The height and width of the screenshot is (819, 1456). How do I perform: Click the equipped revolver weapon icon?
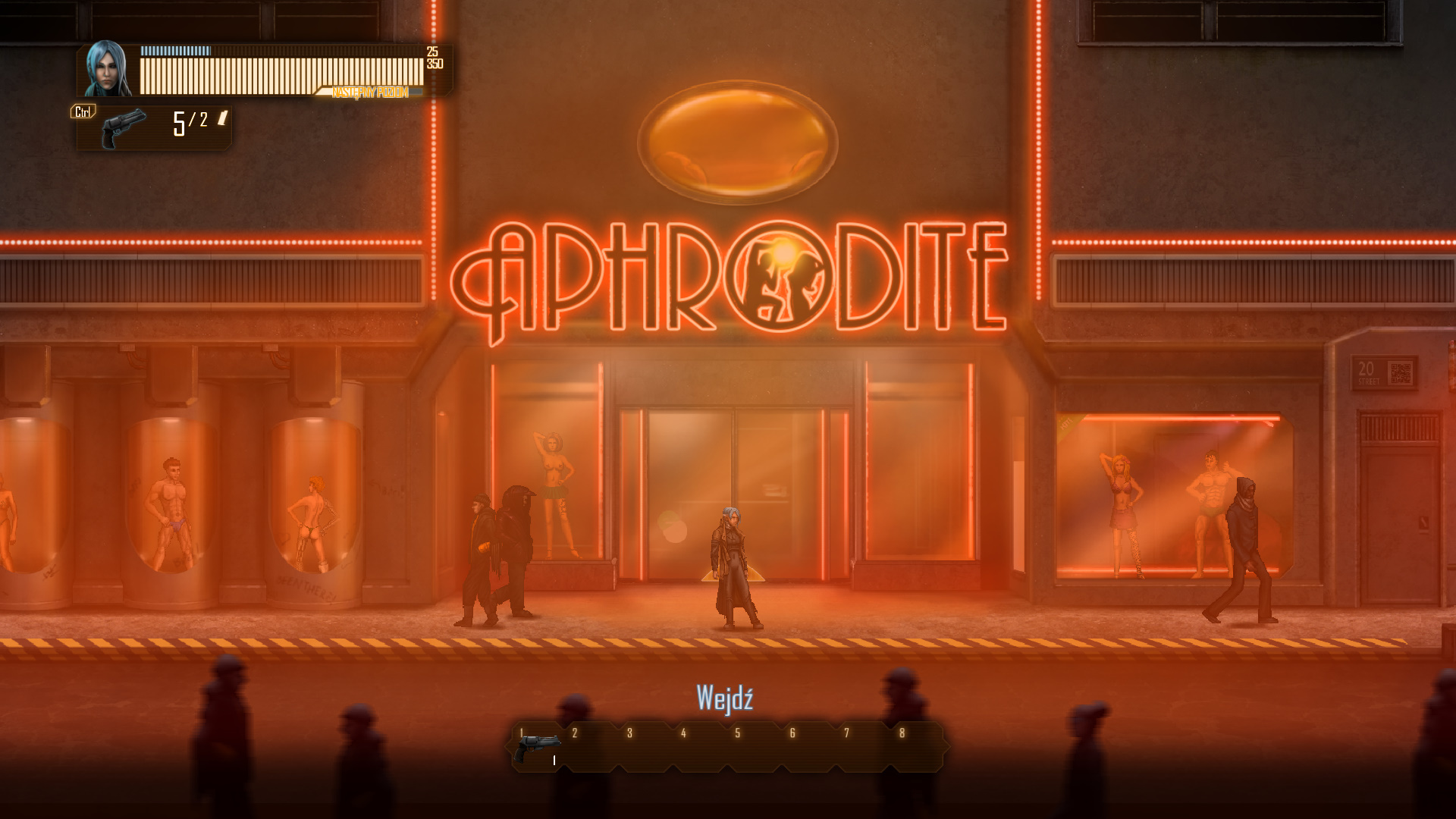click(x=124, y=128)
